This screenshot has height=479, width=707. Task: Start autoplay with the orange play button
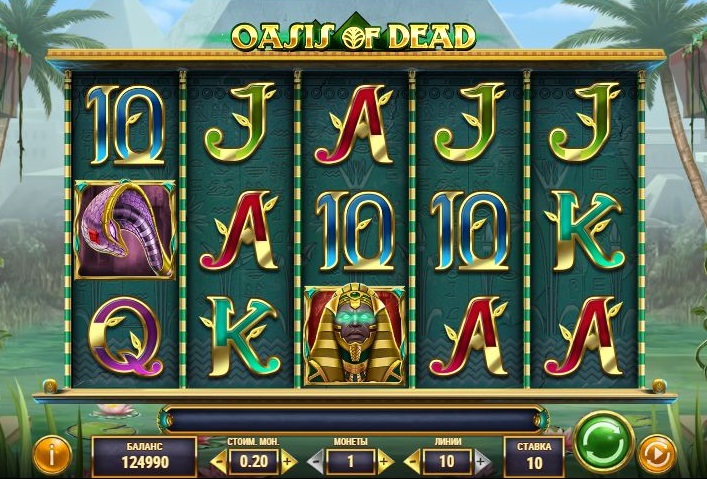[x=657, y=455]
